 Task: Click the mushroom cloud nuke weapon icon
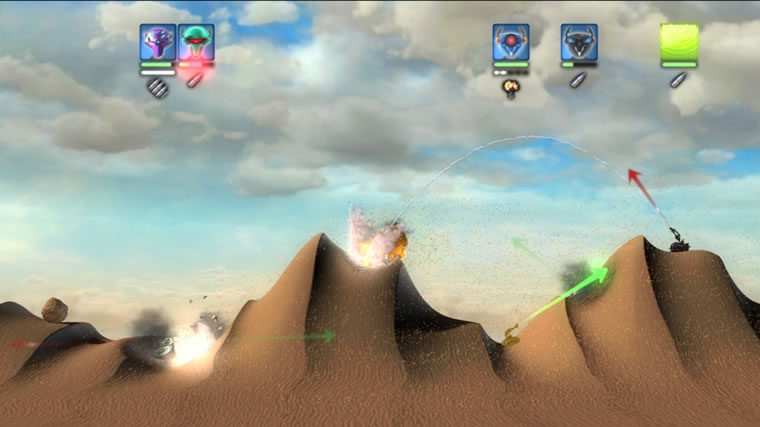pos(510,88)
